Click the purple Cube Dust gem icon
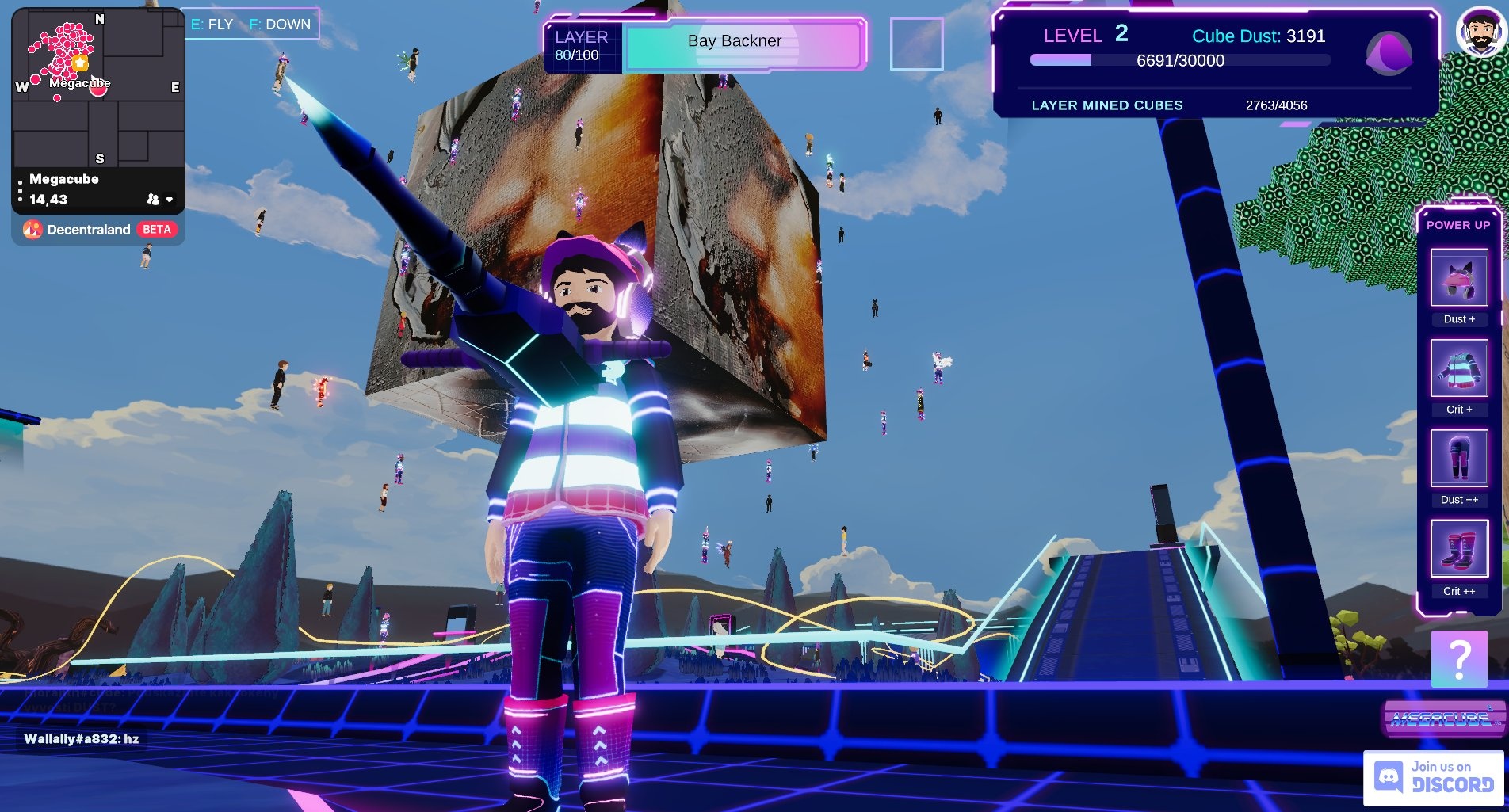This screenshot has height=812, width=1509. click(1389, 54)
